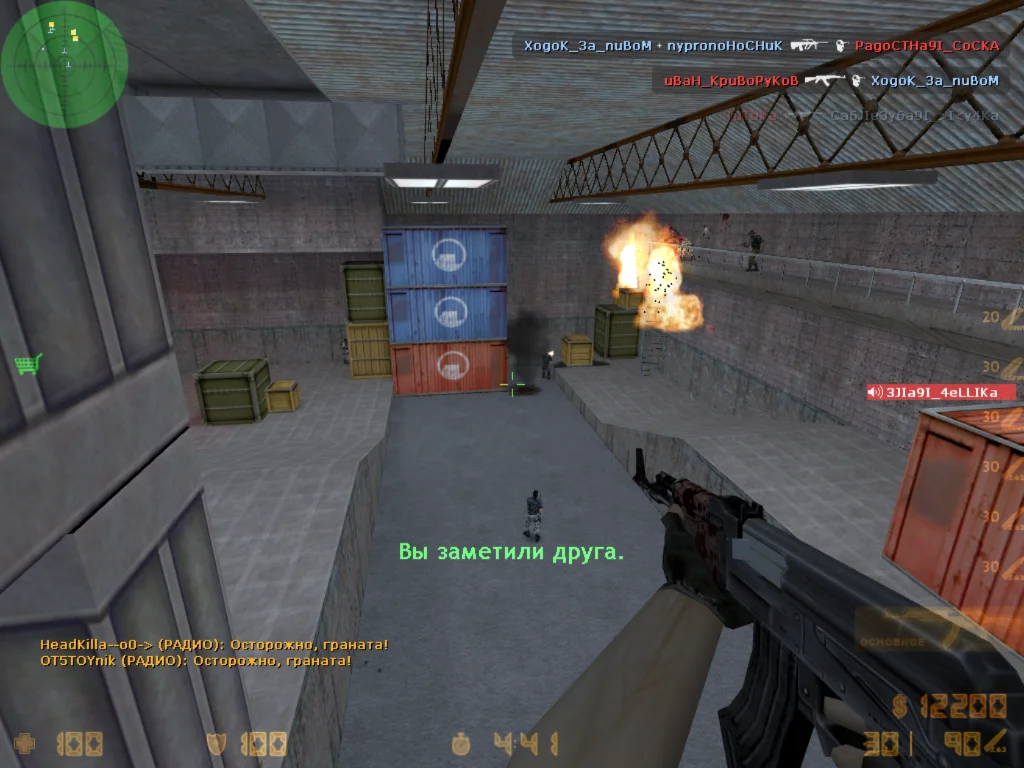
Task: Click the 3JIa9I_4eLLIKa voice chat indicator
Action: tap(941, 392)
